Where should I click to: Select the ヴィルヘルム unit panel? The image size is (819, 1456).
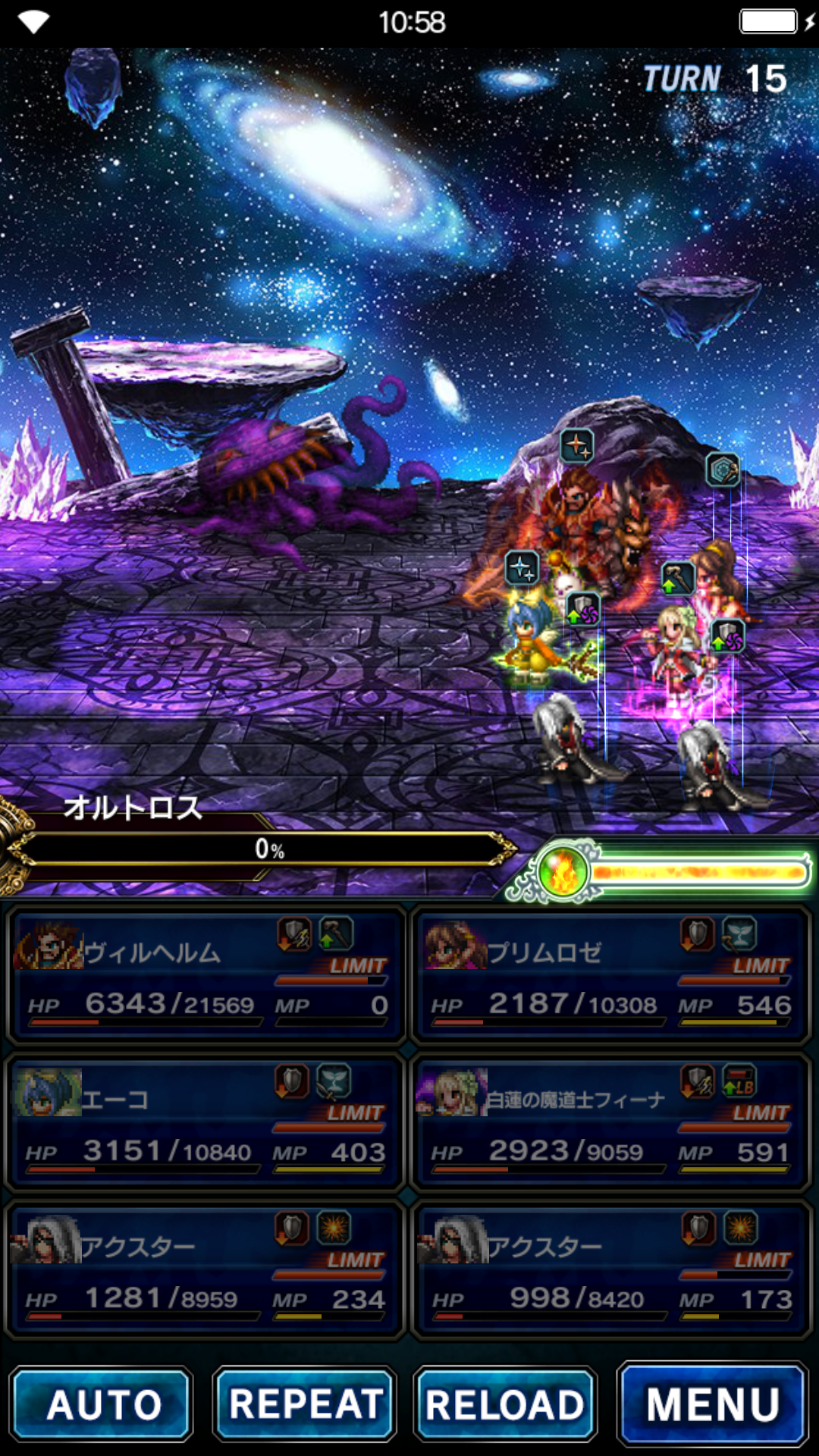(x=206, y=976)
